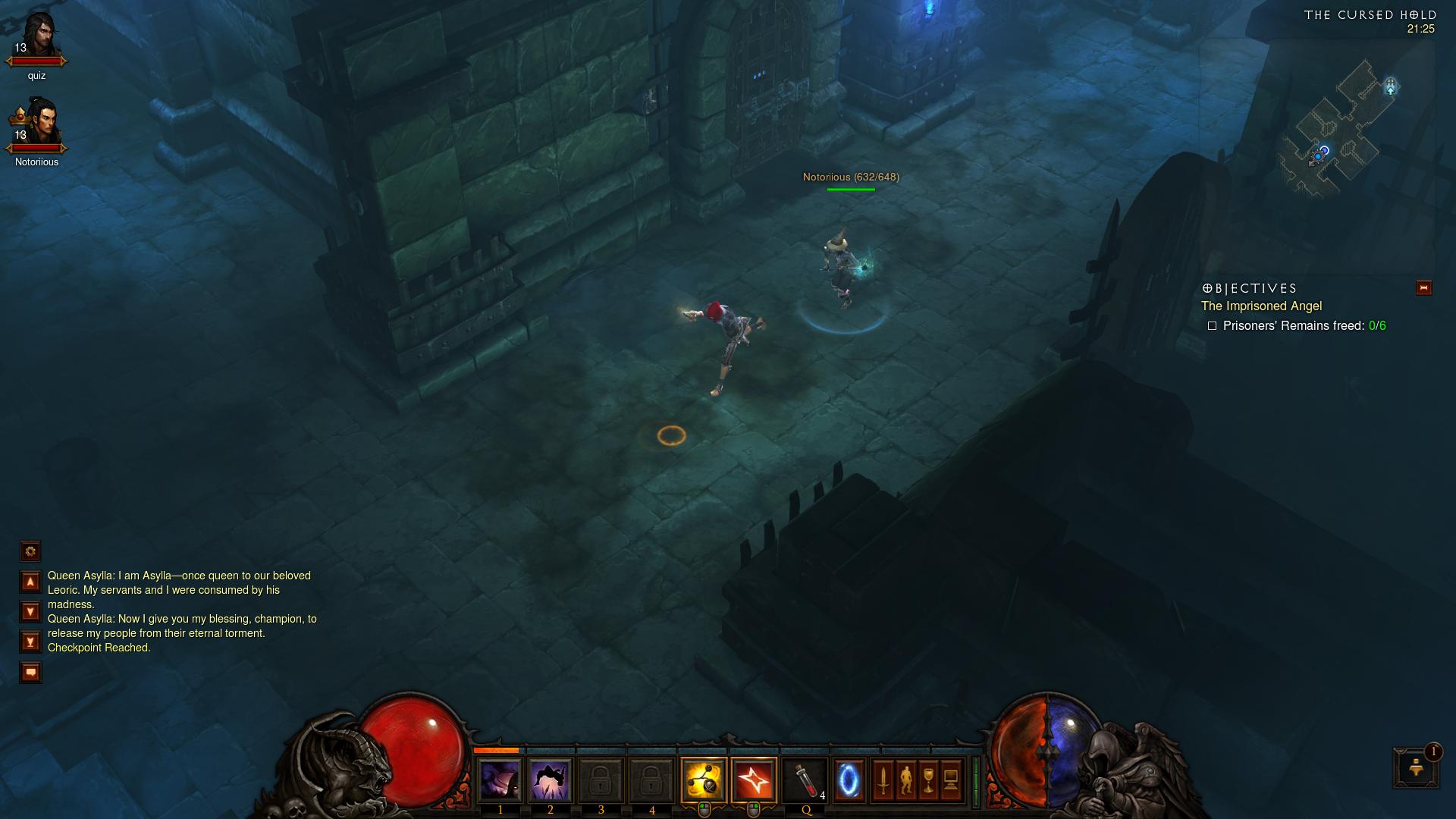1456x819 pixels.
Task: Drink the health potion in the Q slot
Action: point(805,780)
